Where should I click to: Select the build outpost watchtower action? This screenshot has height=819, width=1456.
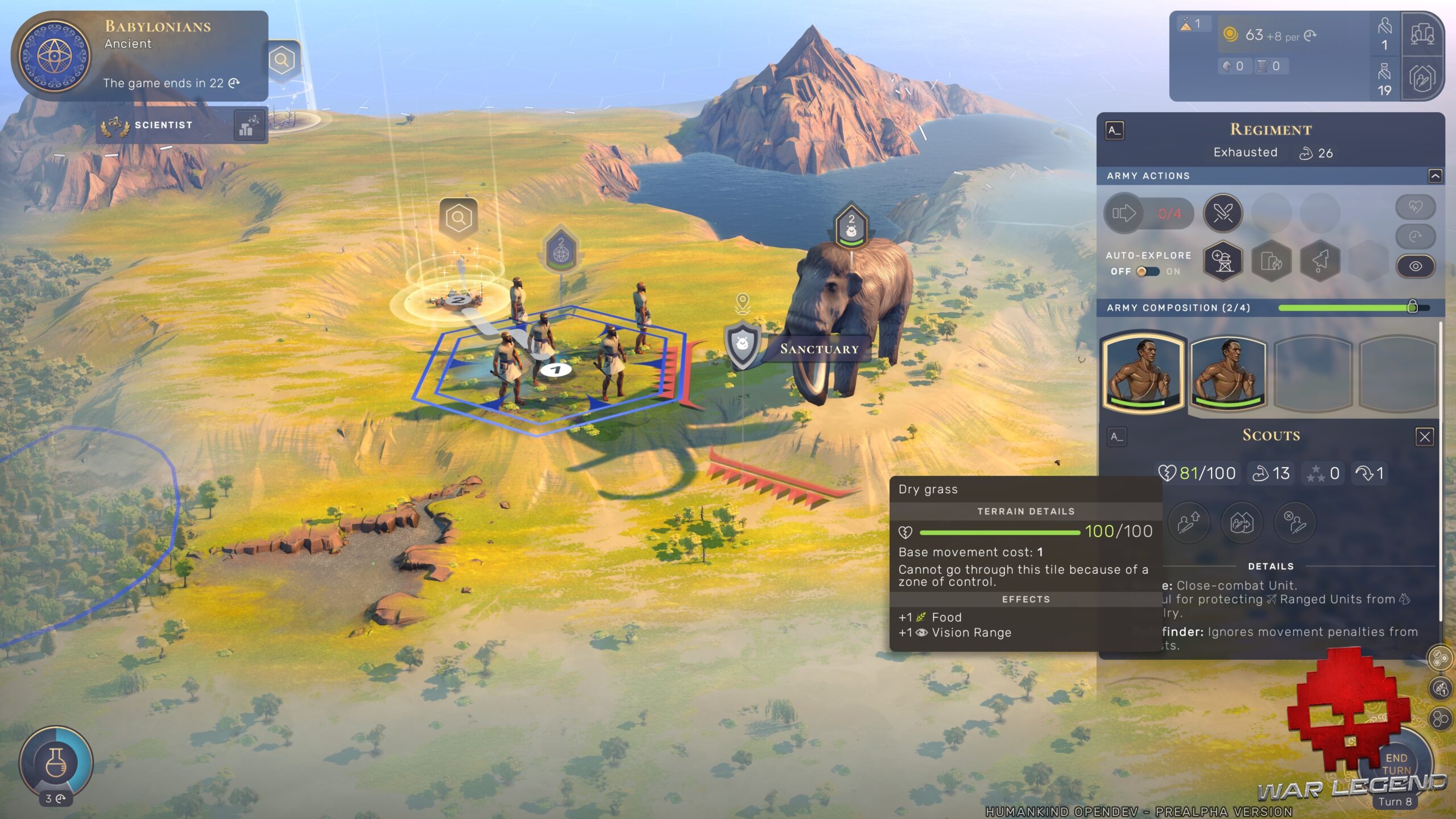1223,261
